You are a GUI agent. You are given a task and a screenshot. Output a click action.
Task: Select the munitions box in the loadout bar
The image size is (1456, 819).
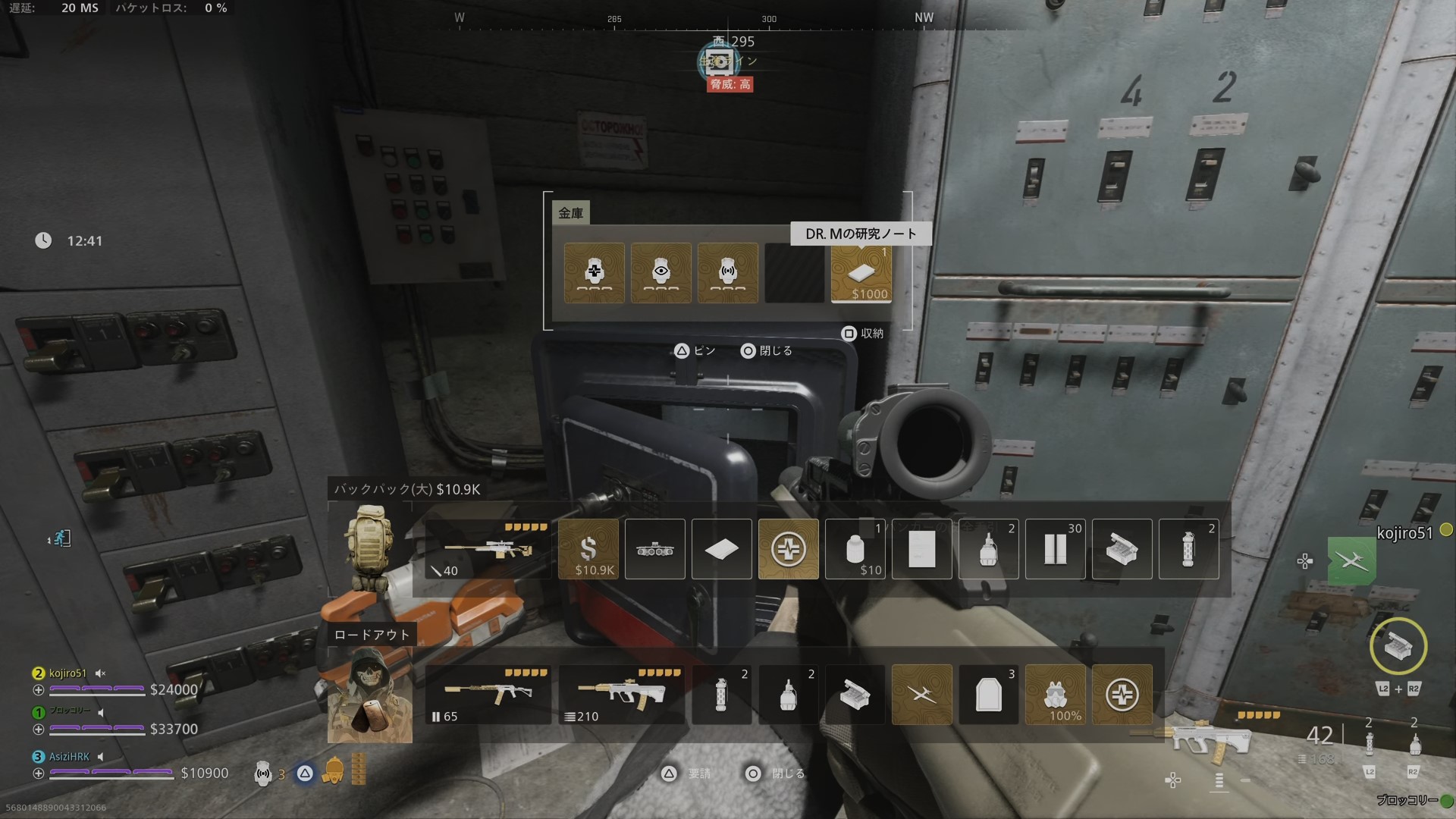click(x=855, y=694)
